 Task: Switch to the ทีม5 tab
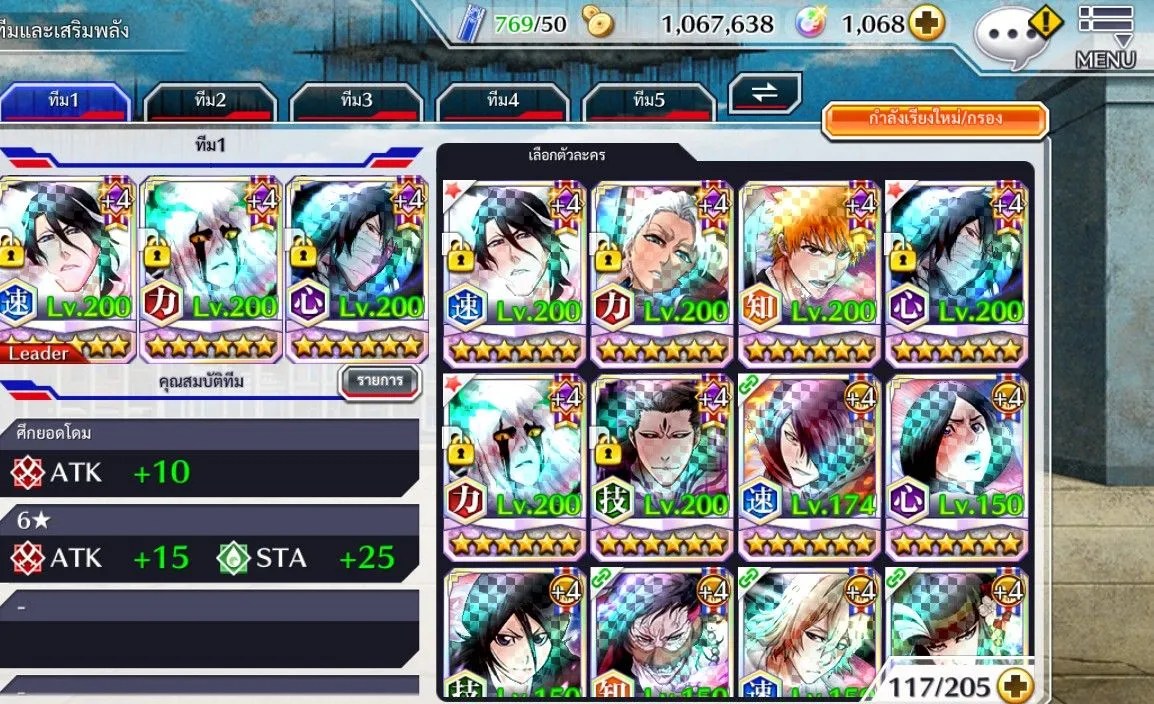pyautogui.click(x=648, y=101)
